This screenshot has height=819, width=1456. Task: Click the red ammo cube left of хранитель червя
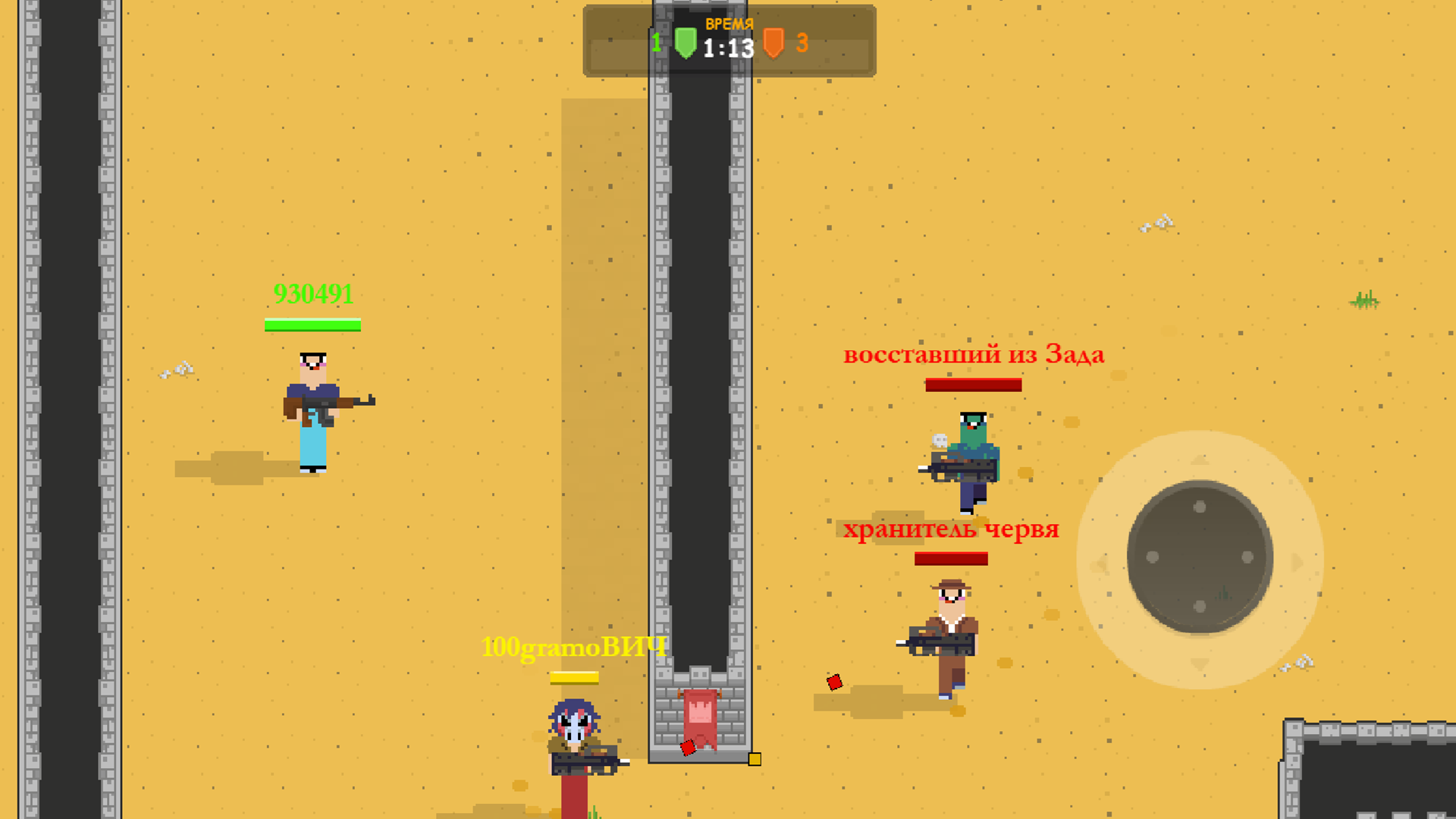pos(835,683)
